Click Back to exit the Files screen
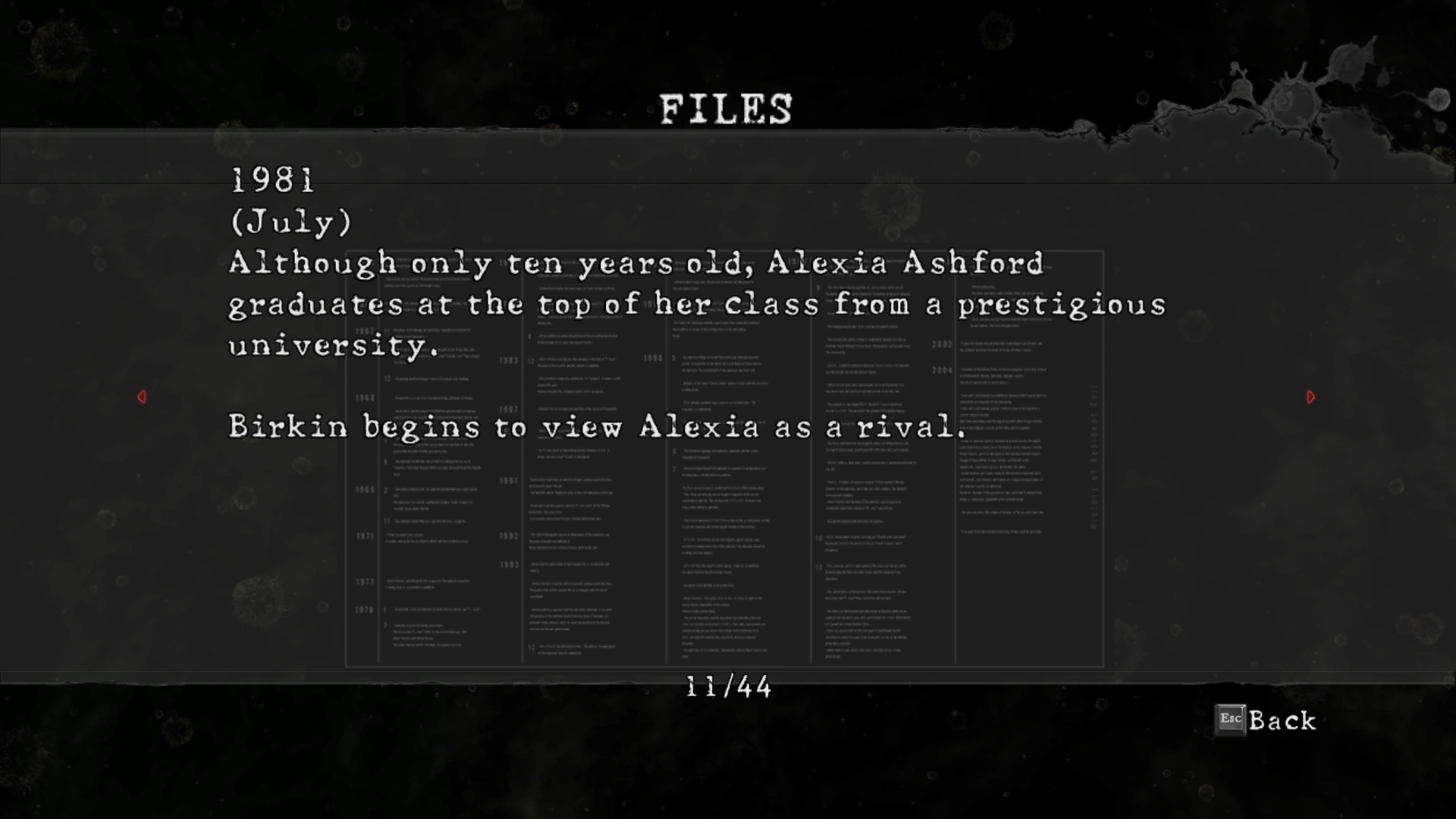The height and width of the screenshot is (819, 1456). pos(1266,720)
